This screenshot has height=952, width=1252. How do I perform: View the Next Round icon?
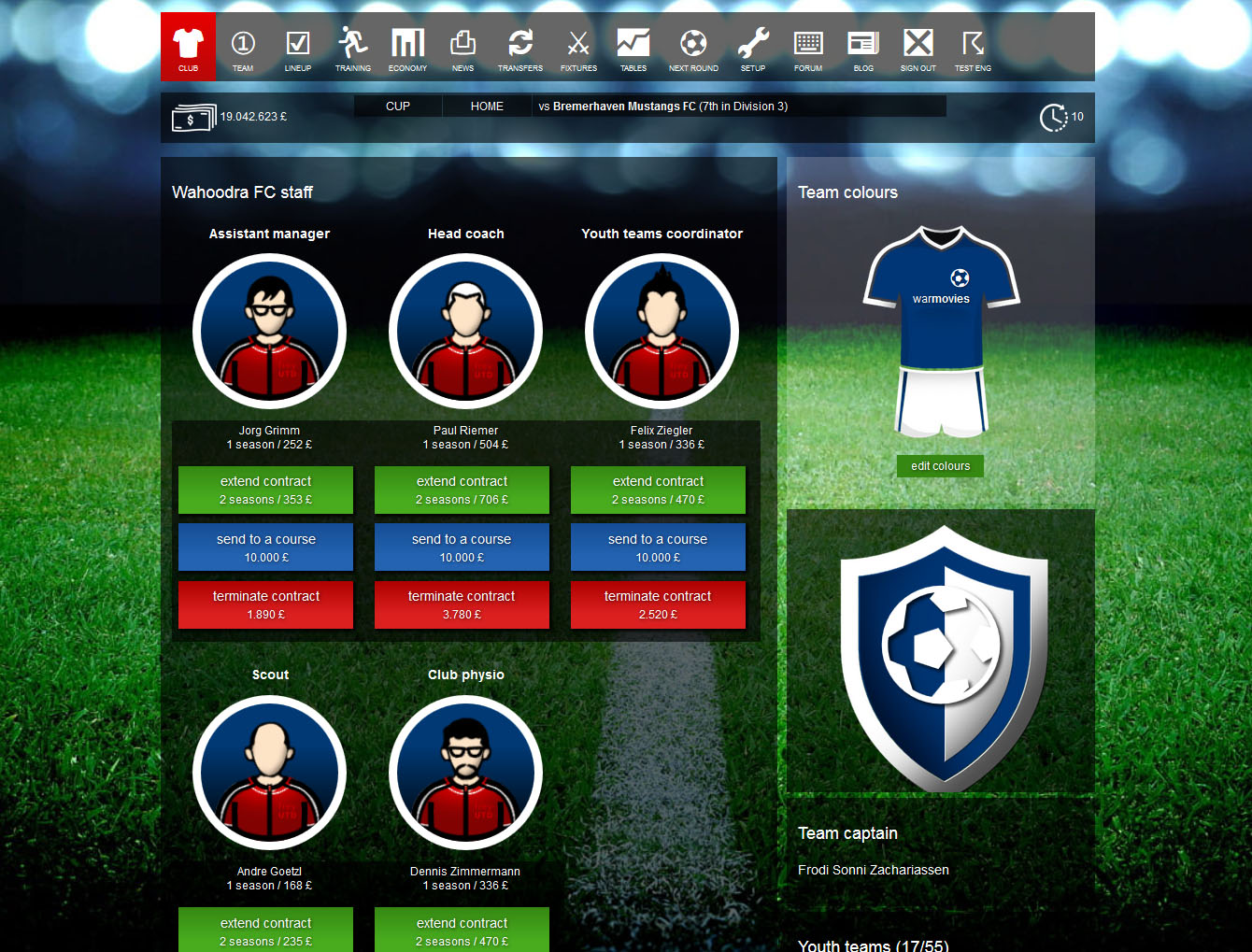pyautogui.click(x=692, y=47)
